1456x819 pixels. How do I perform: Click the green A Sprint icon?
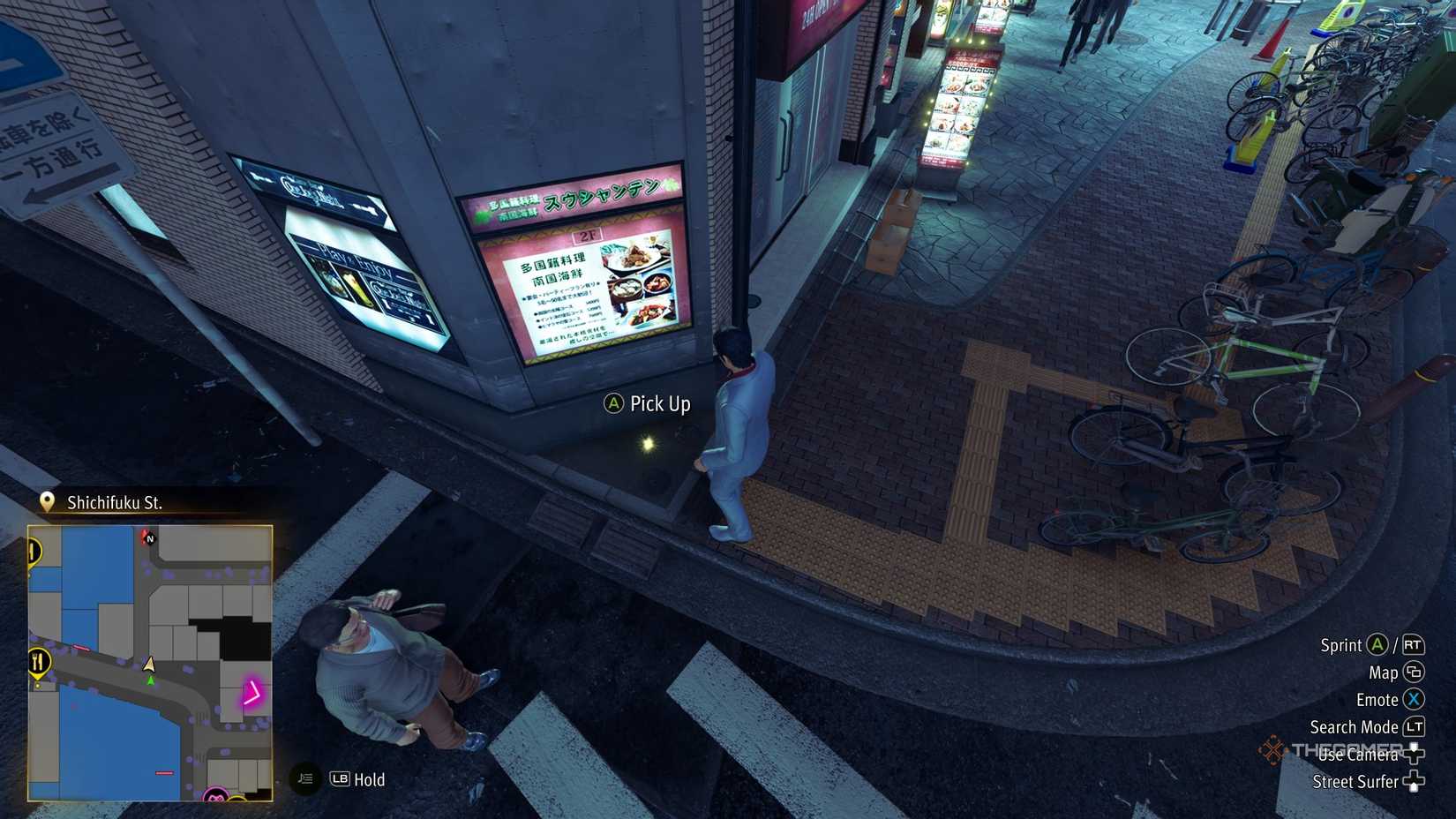(x=1376, y=646)
